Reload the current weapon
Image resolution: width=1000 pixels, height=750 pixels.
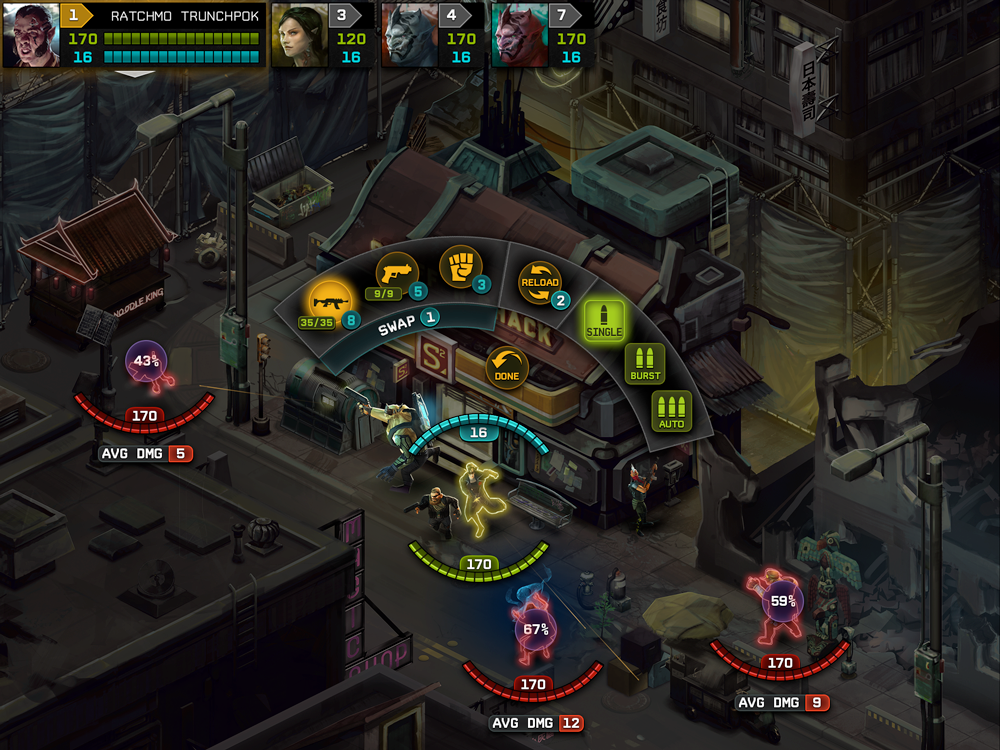coord(539,283)
